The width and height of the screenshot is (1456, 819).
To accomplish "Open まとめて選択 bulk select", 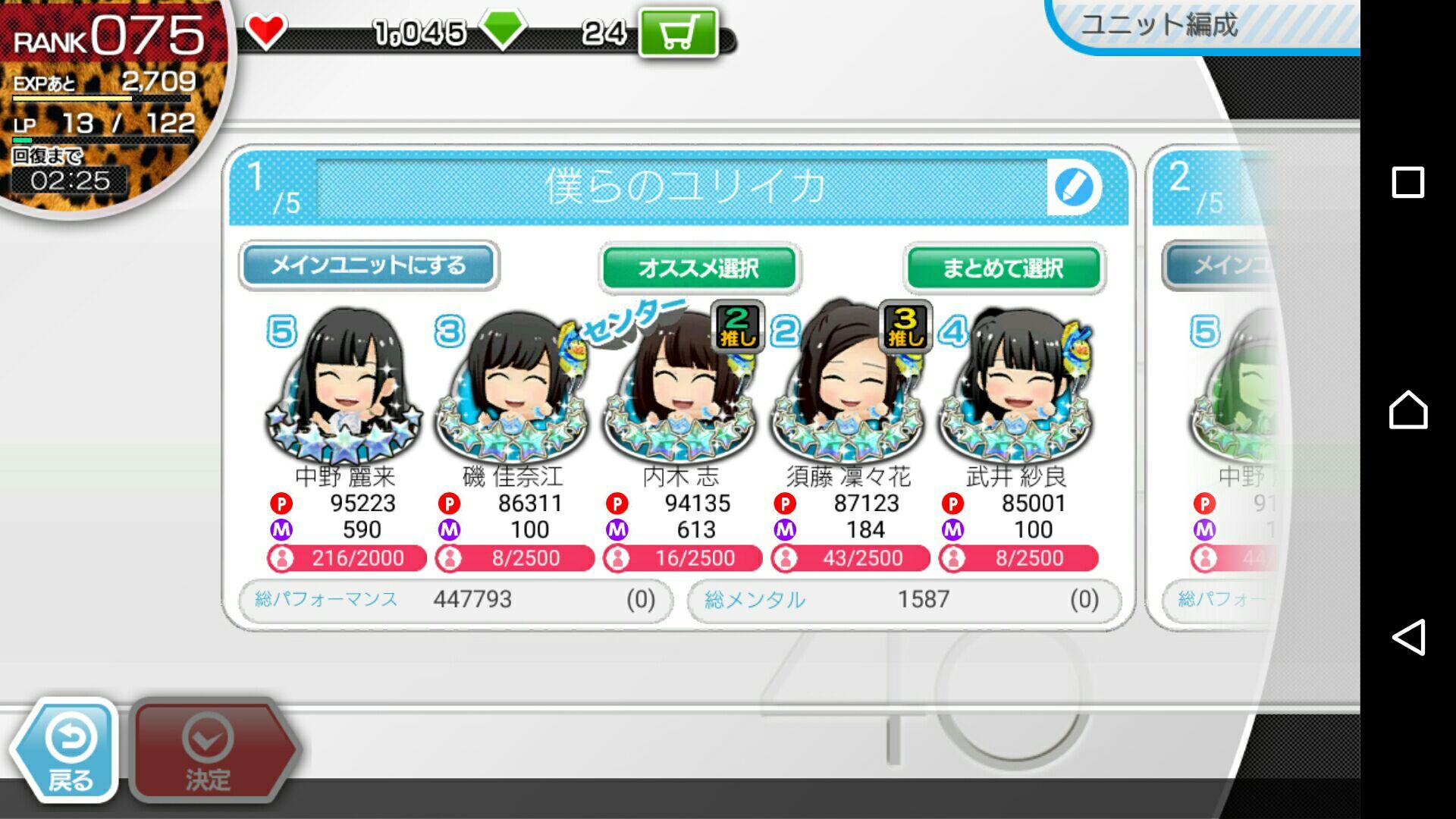I will pyautogui.click(x=1004, y=268).
